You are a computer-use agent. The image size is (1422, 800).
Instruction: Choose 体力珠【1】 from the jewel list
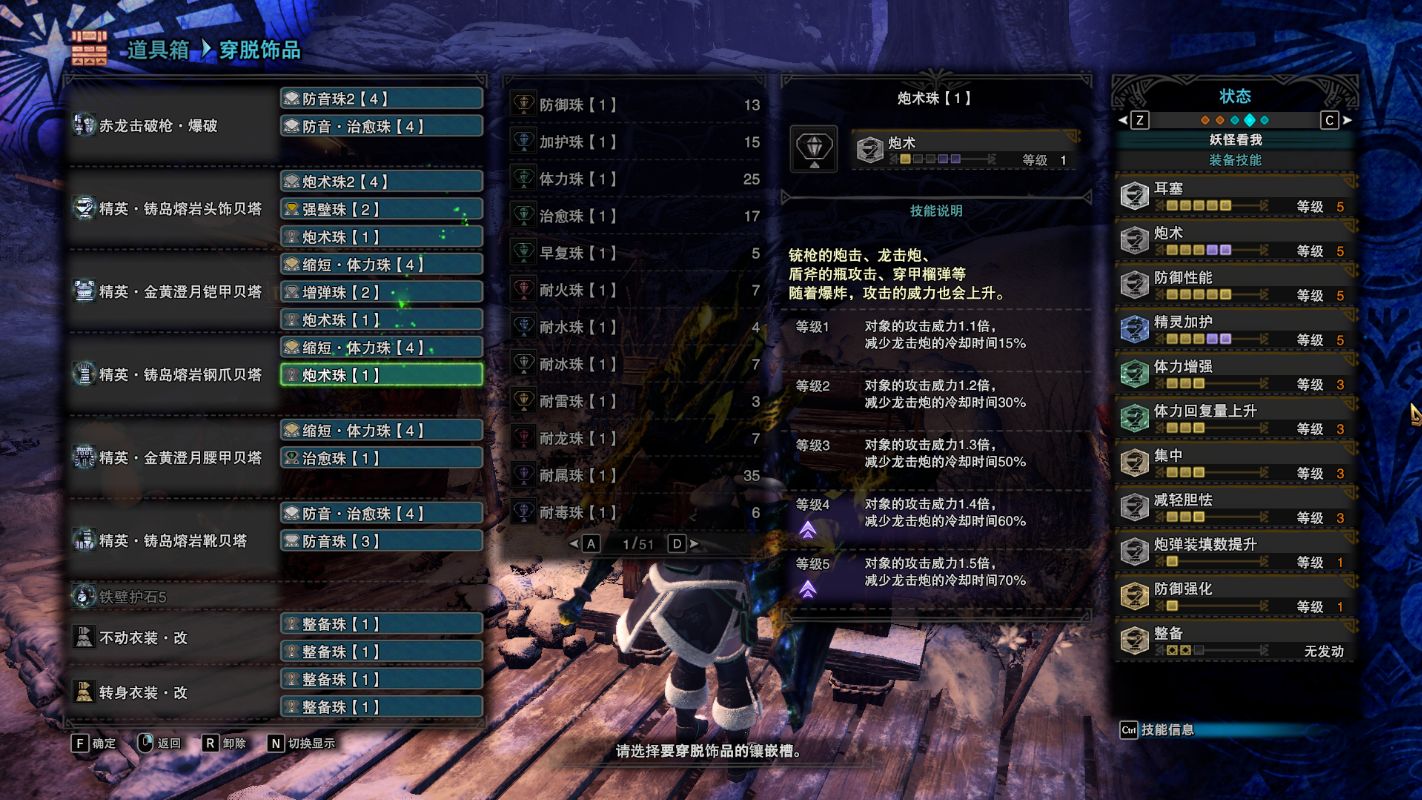coord(636,179)
